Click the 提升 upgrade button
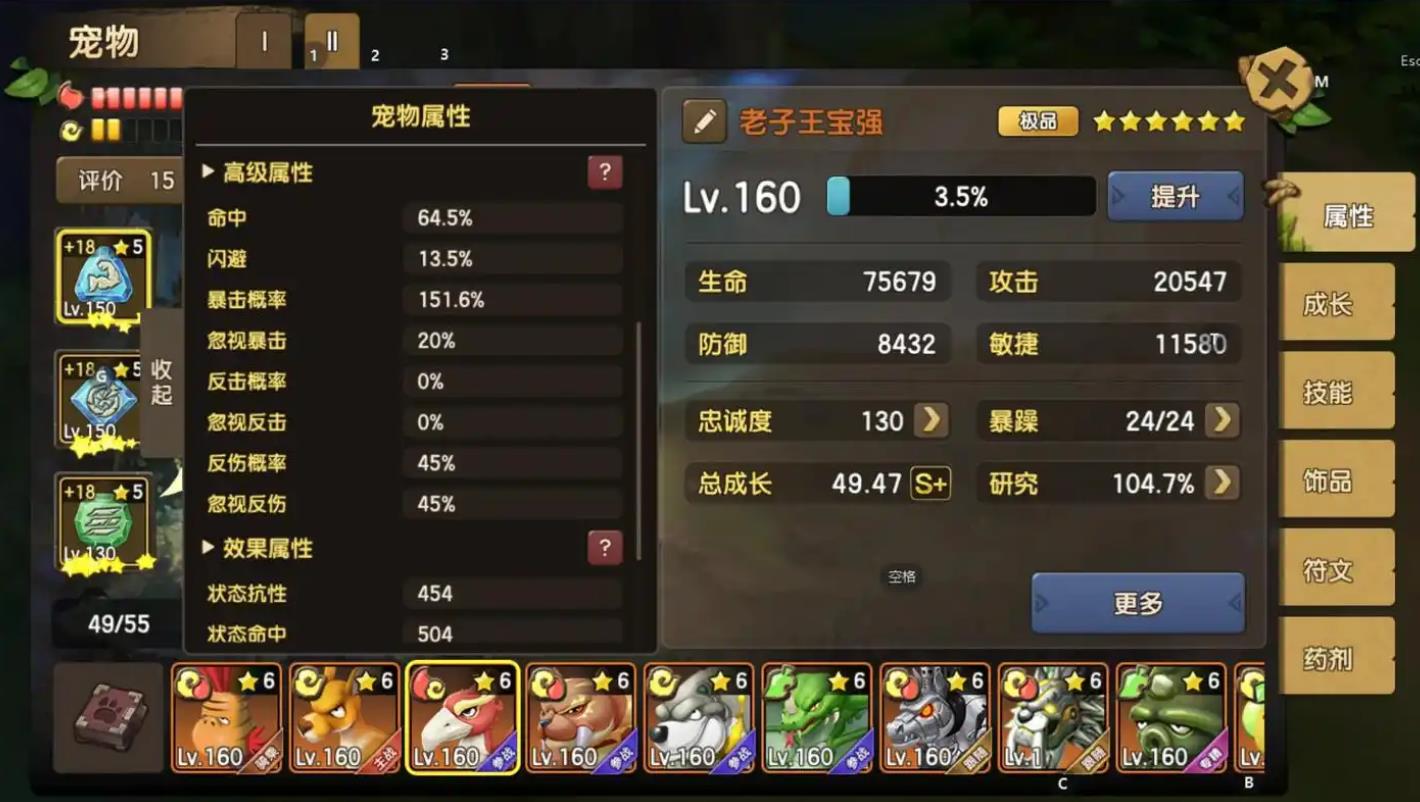This screenshot has width=1420, height=802. pos(1175,196)
